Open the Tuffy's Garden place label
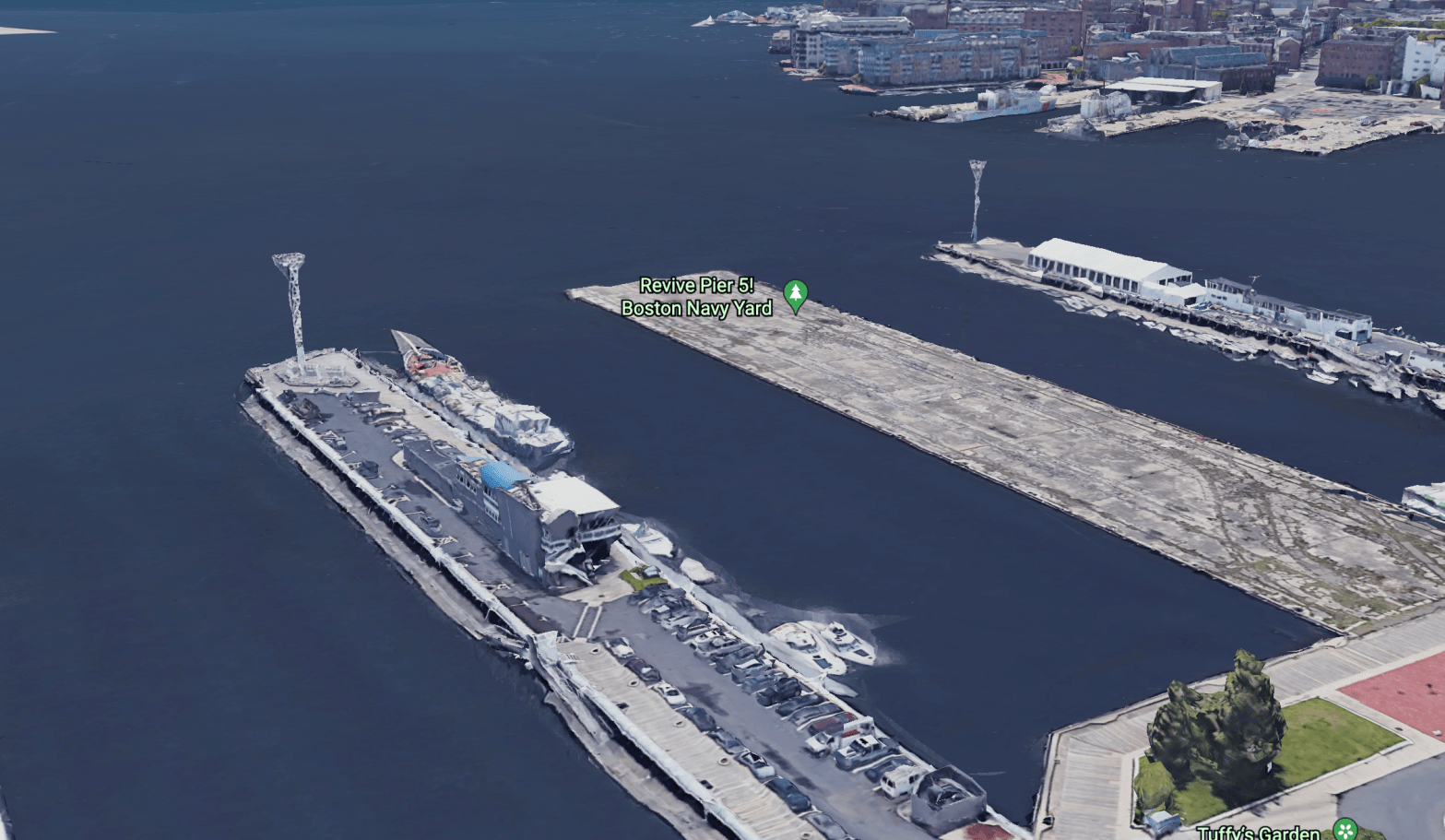Screen dimensions: 1445x840 [x=1258, y=833]
